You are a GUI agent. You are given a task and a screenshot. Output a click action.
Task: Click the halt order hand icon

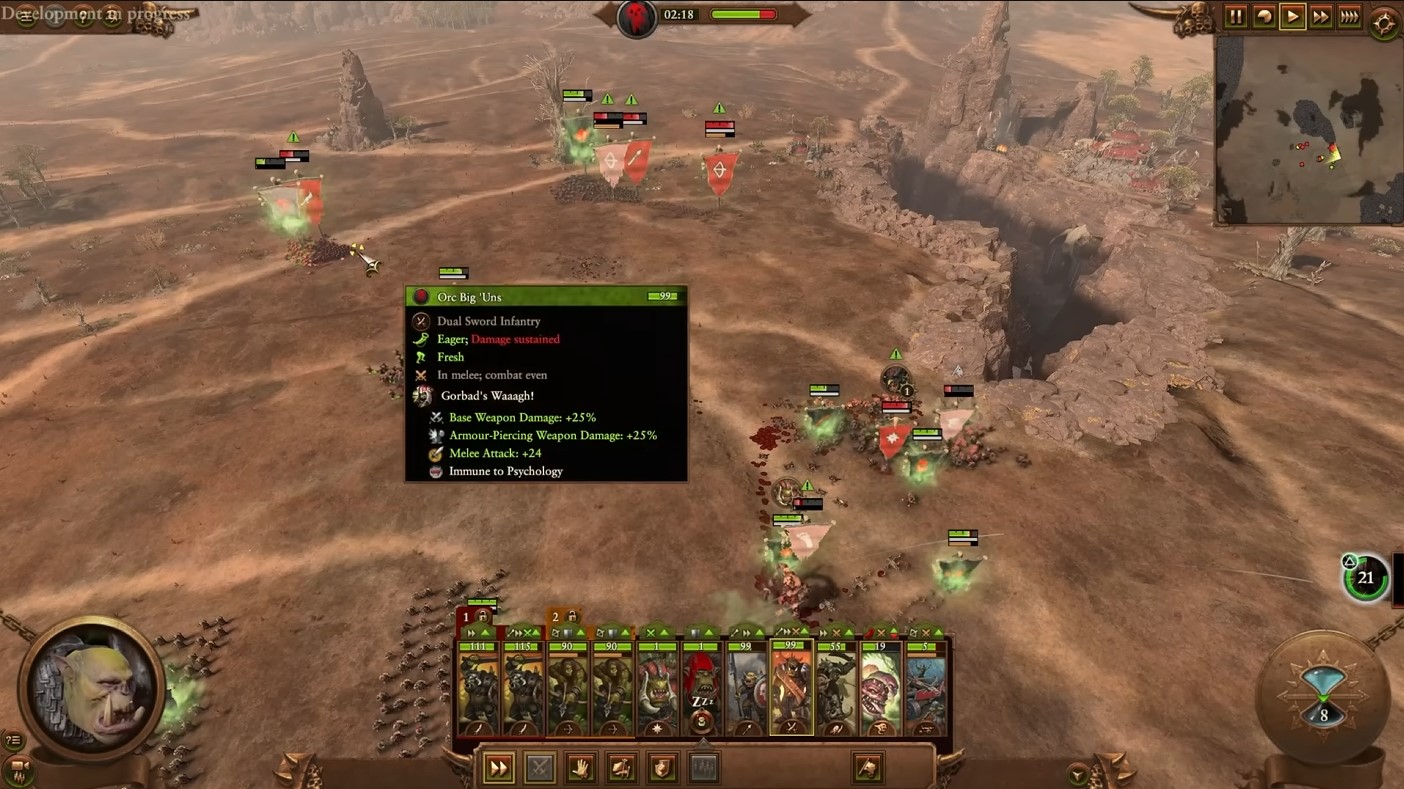(x=580, y=768)
